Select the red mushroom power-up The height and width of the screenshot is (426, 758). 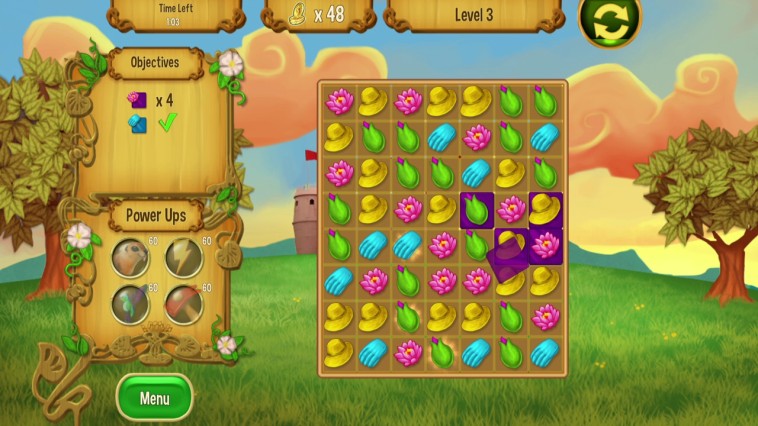(x=184, y=303)
